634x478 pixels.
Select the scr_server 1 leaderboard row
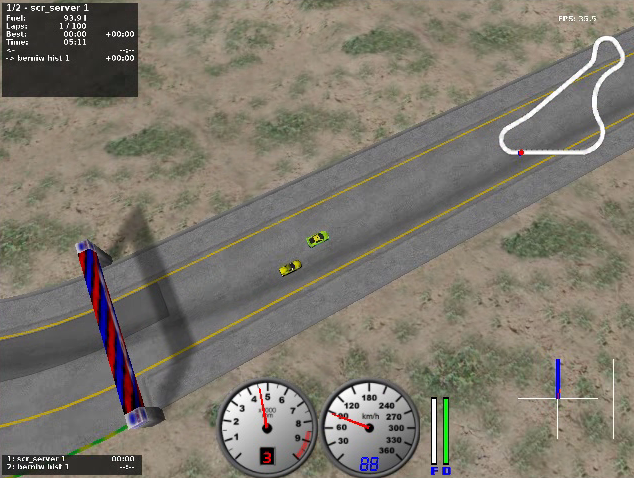click(70, 459)
